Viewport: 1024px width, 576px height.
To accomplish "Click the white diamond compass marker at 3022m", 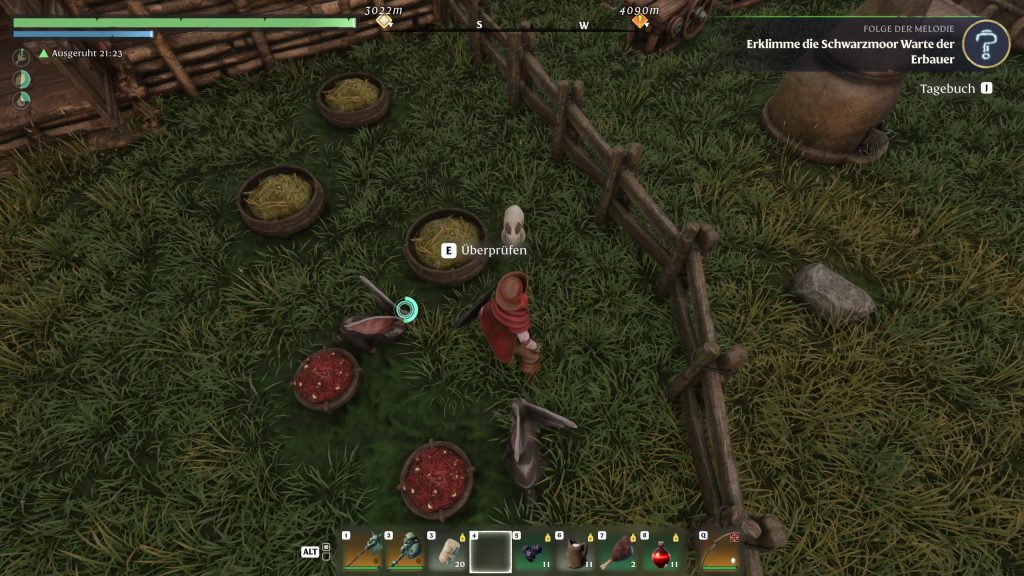I will pos(384,22).
